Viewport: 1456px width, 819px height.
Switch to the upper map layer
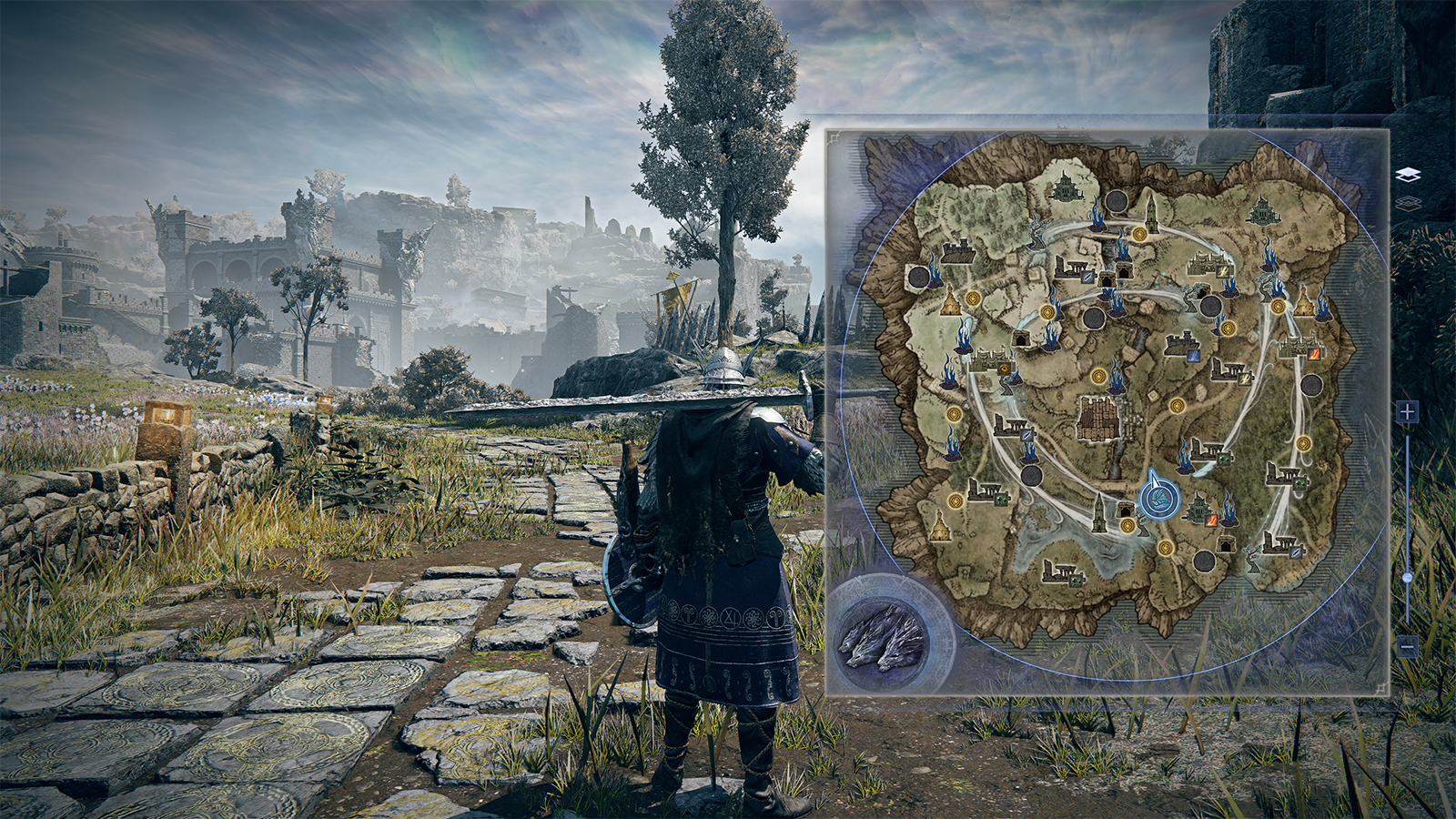(x=1408, y=175)
